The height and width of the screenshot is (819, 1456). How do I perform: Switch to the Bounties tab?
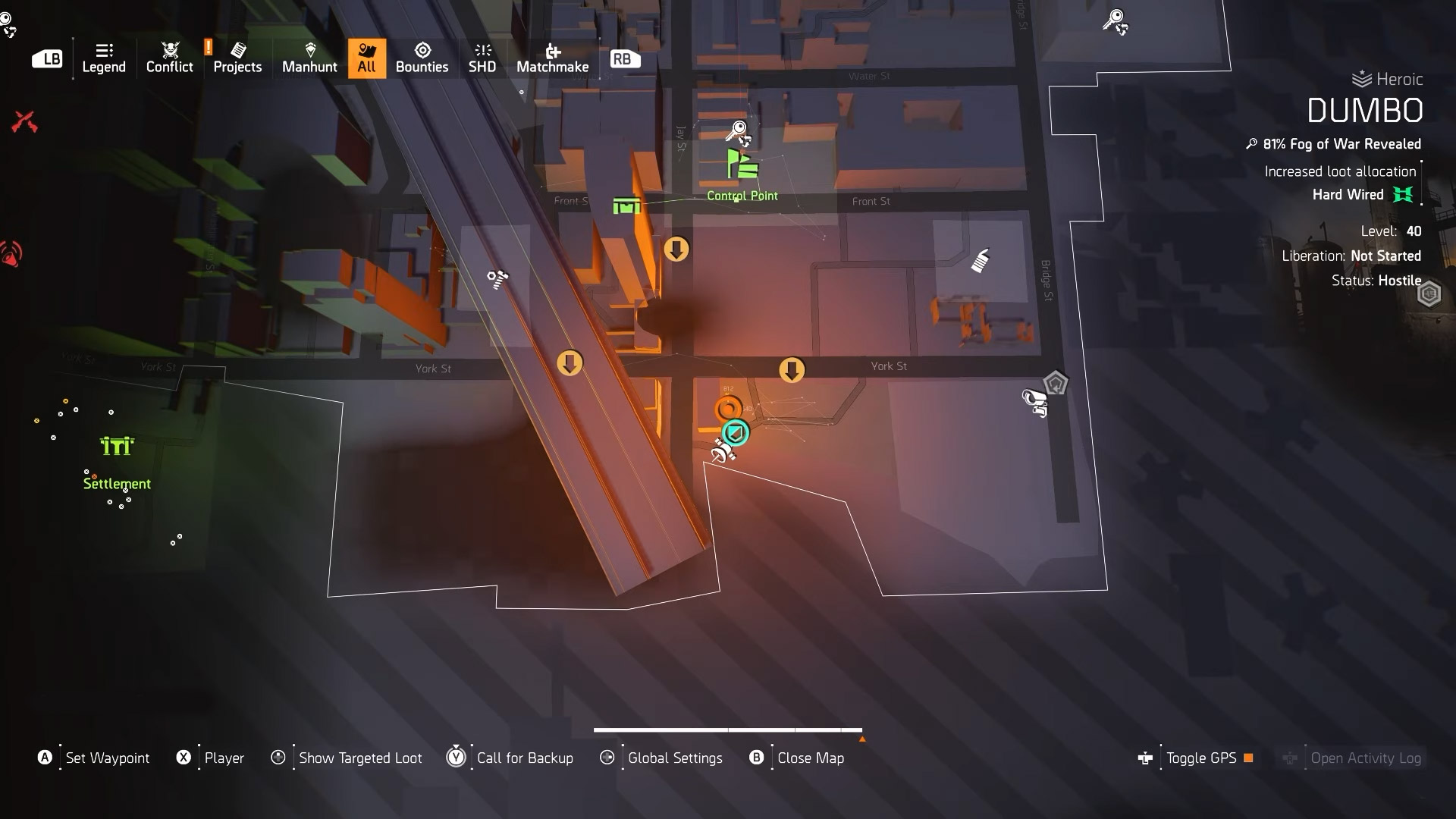tap(422, 58)
